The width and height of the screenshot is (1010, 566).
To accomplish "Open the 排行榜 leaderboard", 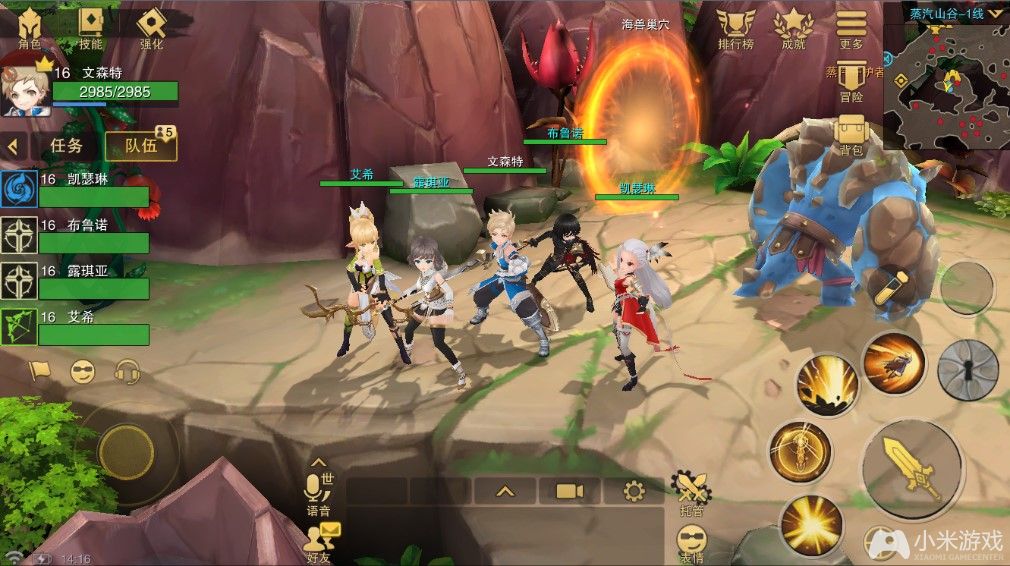I will click(x=736, y=27).
